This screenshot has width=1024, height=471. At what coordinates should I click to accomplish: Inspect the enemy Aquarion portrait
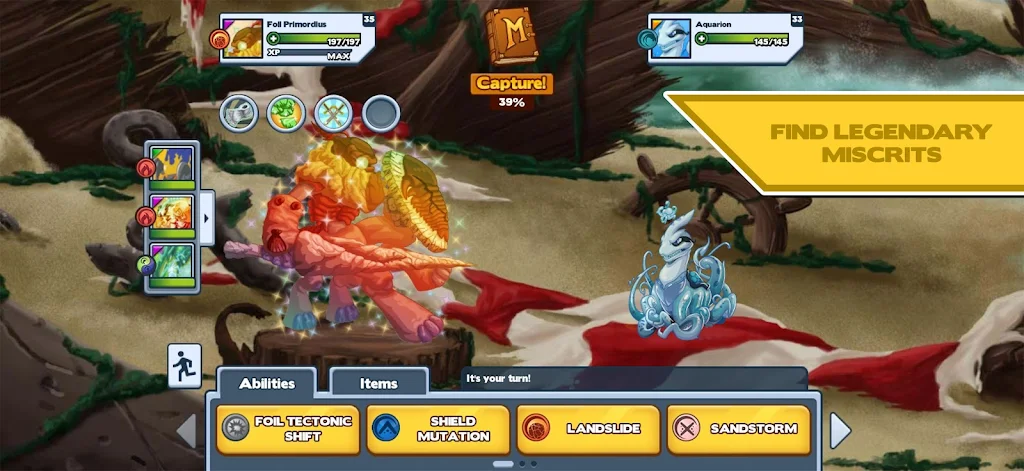coord(670,39)
